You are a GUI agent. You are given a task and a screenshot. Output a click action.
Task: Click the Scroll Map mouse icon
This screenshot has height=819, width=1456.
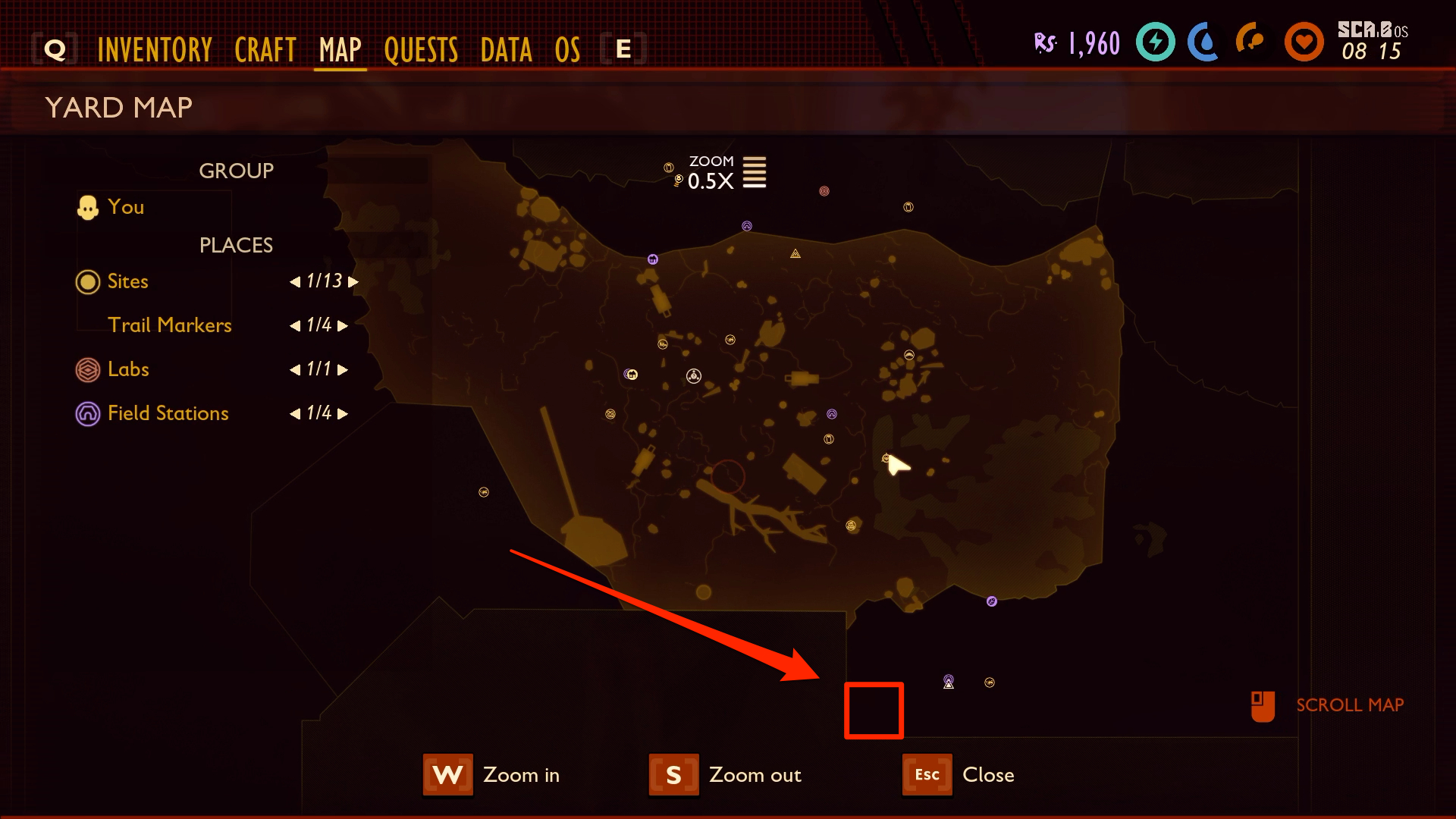pyautogui.click(x=1261, y=705)
